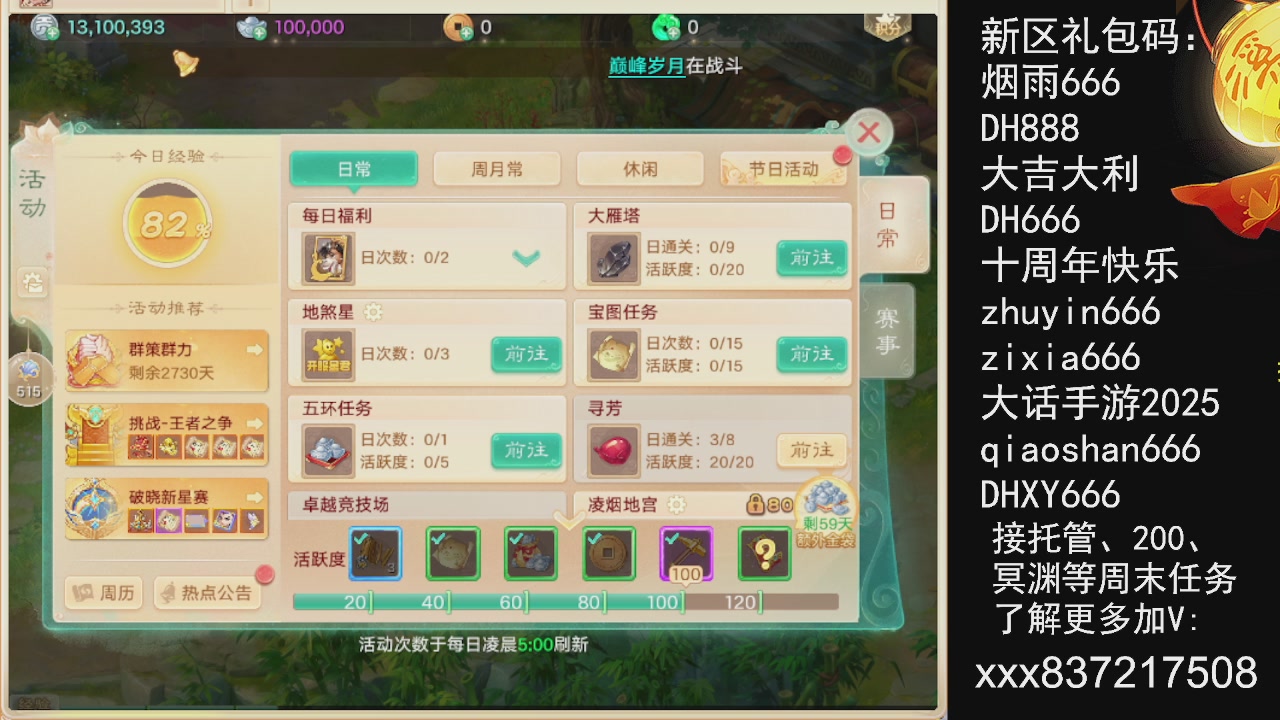The height and width of the screenshot is (720, 1280).
Task: Select the 寻芳 red fruit icon
Action: (x=613, y=449)
